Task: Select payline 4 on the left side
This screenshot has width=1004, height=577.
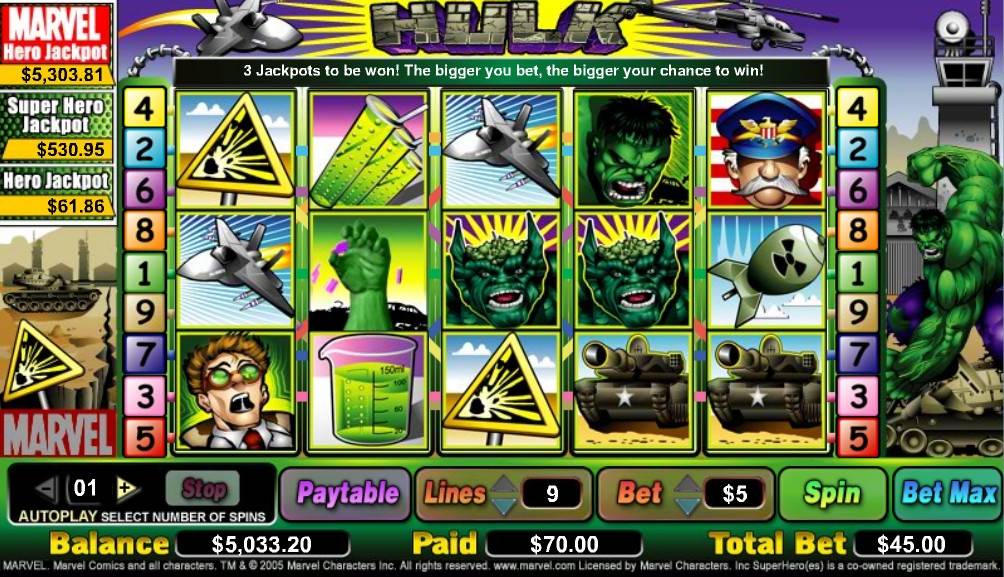Action: click(144, 108)
